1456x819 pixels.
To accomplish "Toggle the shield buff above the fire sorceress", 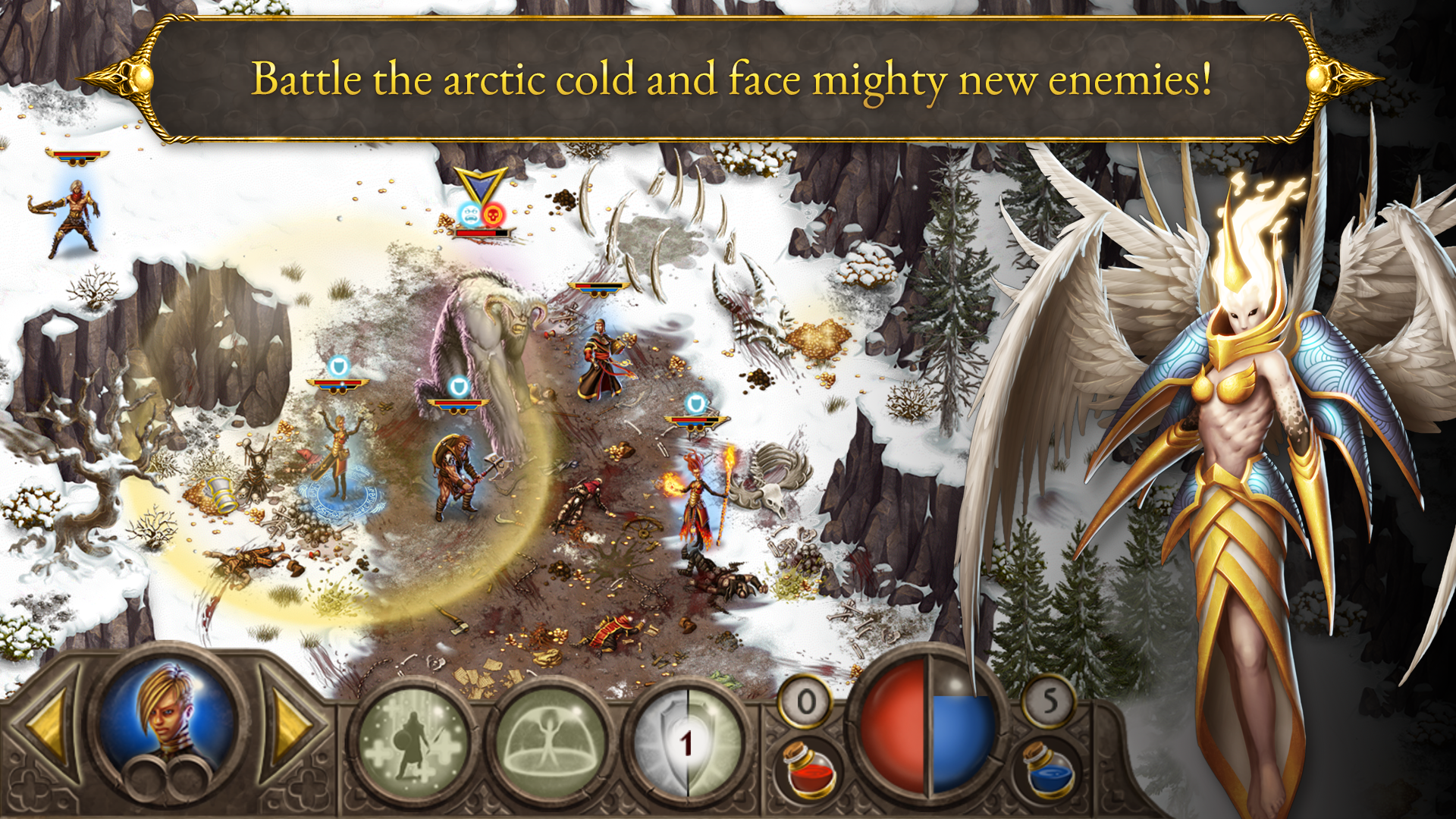I will coord(695,401).
